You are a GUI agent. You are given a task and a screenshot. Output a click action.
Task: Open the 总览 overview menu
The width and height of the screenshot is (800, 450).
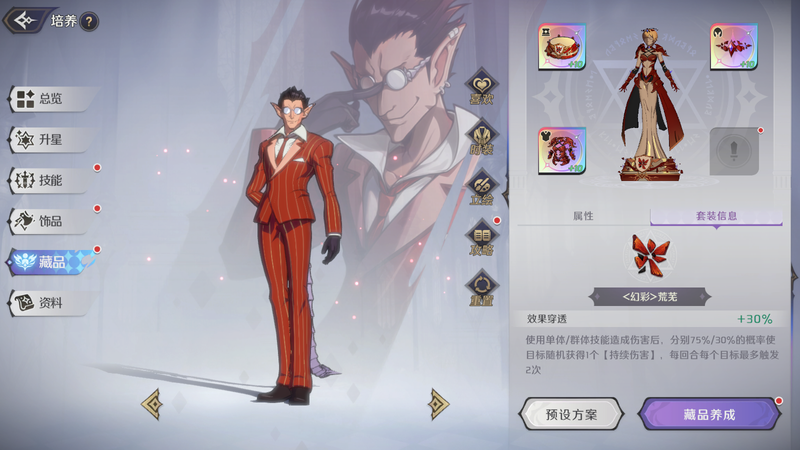pos(50,99)
